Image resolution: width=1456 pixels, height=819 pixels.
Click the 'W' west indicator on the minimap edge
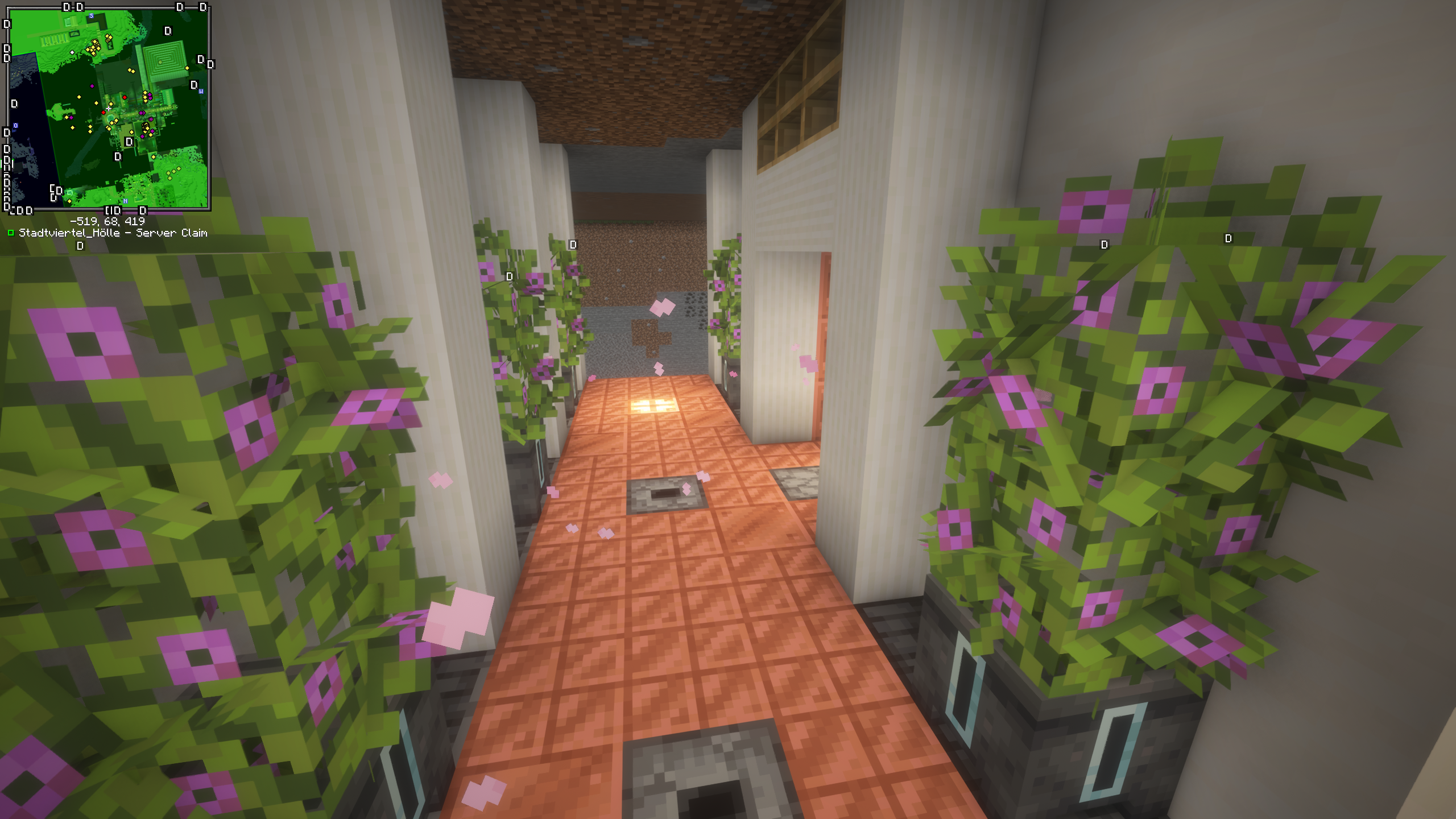tap(201, 90)
